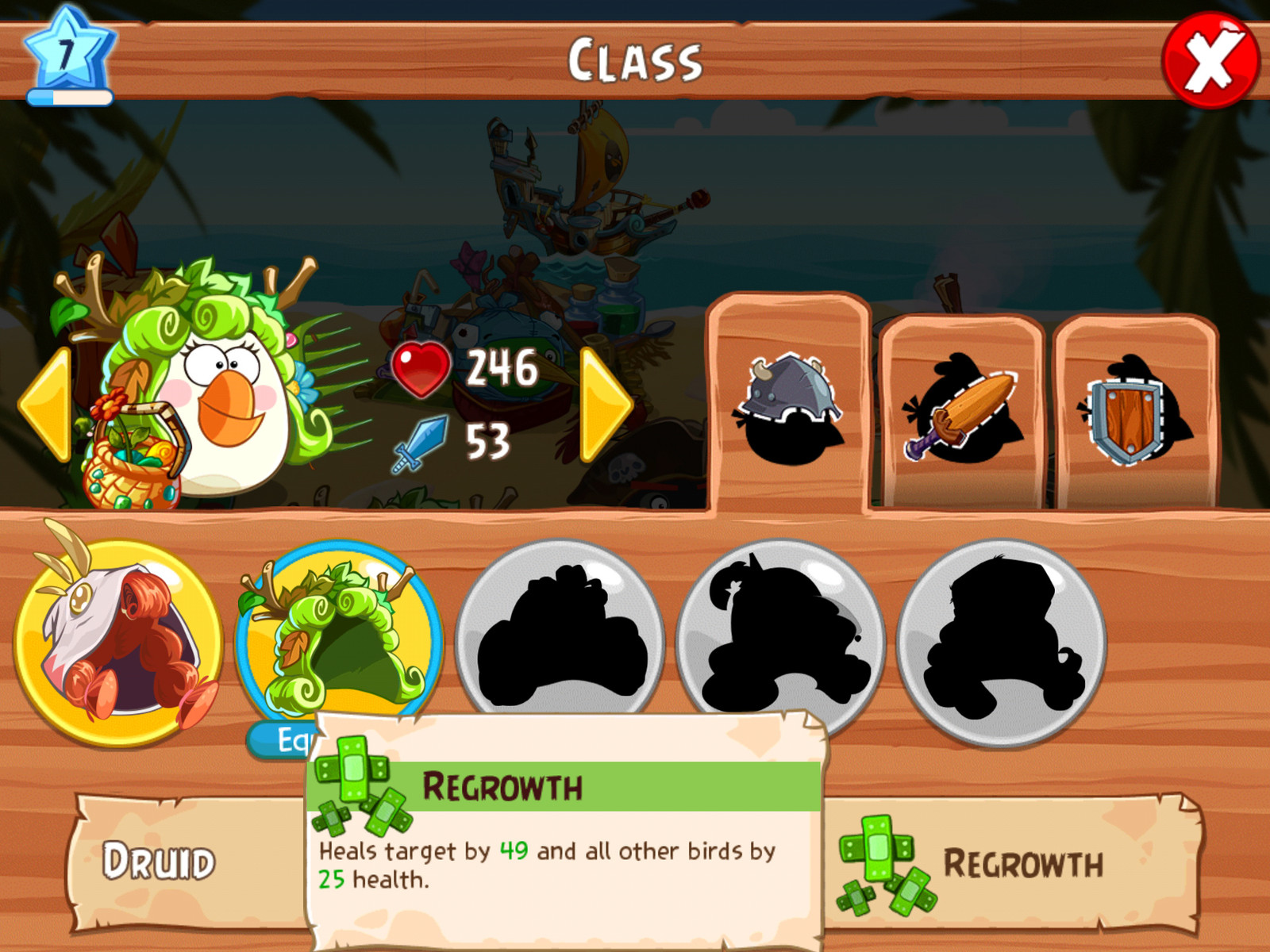Close the Class screen

[x=1210, y=60]
